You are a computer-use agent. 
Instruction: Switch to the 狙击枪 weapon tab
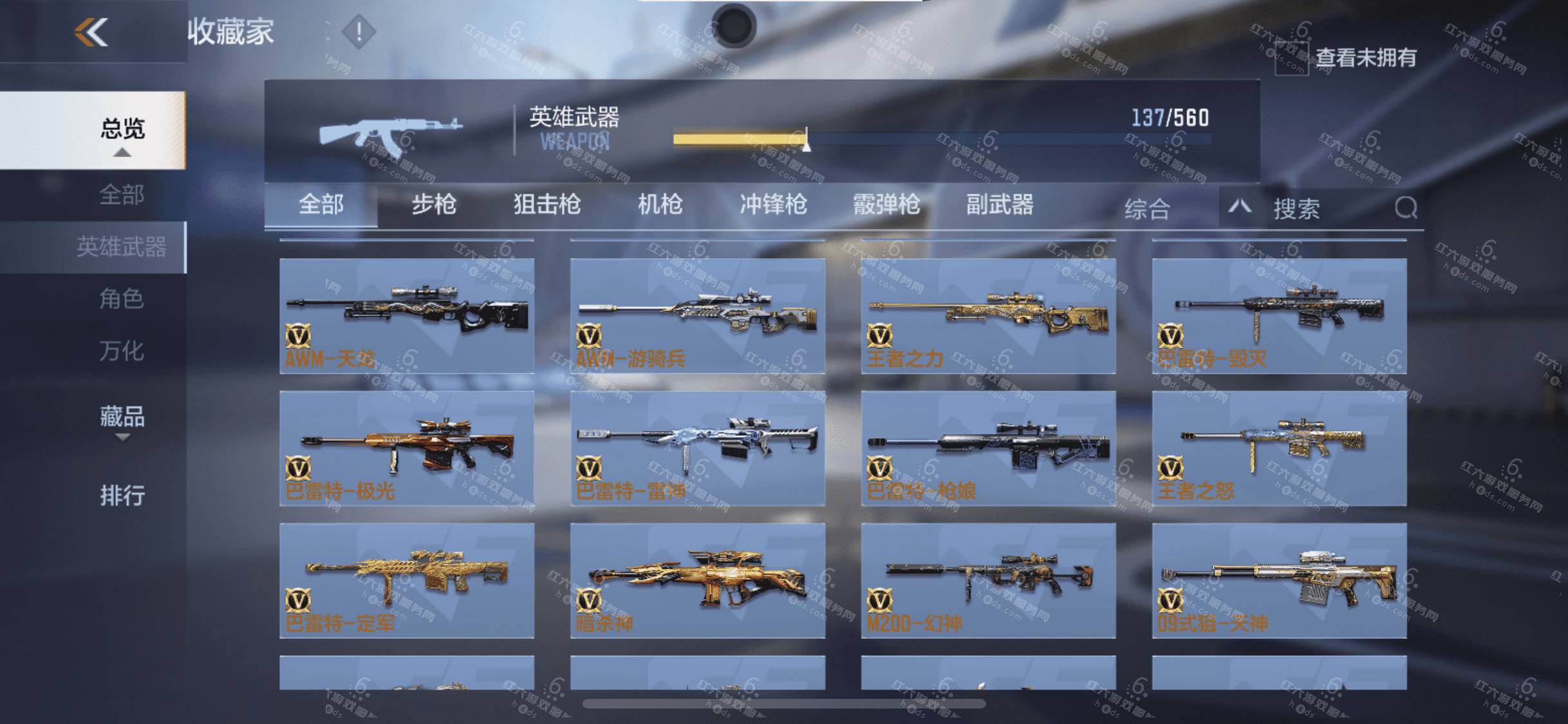pos(547,205)
